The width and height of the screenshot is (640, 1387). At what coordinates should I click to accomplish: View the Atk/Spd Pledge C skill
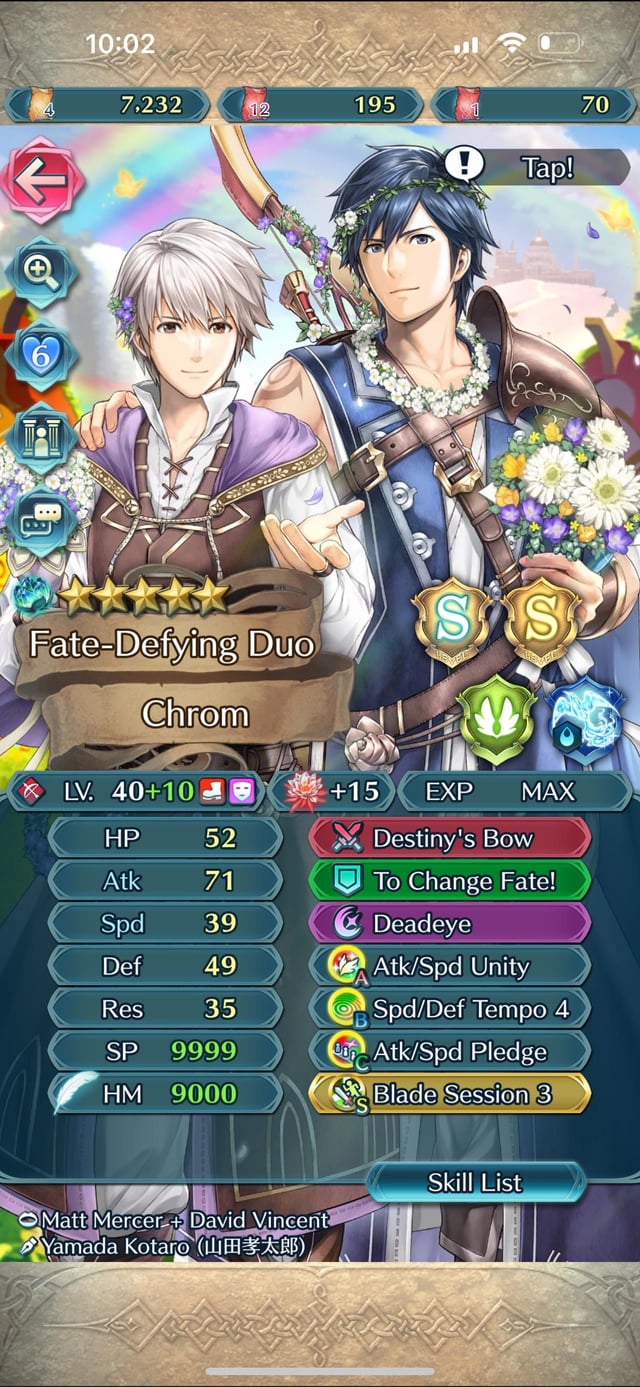[450, 1052]
